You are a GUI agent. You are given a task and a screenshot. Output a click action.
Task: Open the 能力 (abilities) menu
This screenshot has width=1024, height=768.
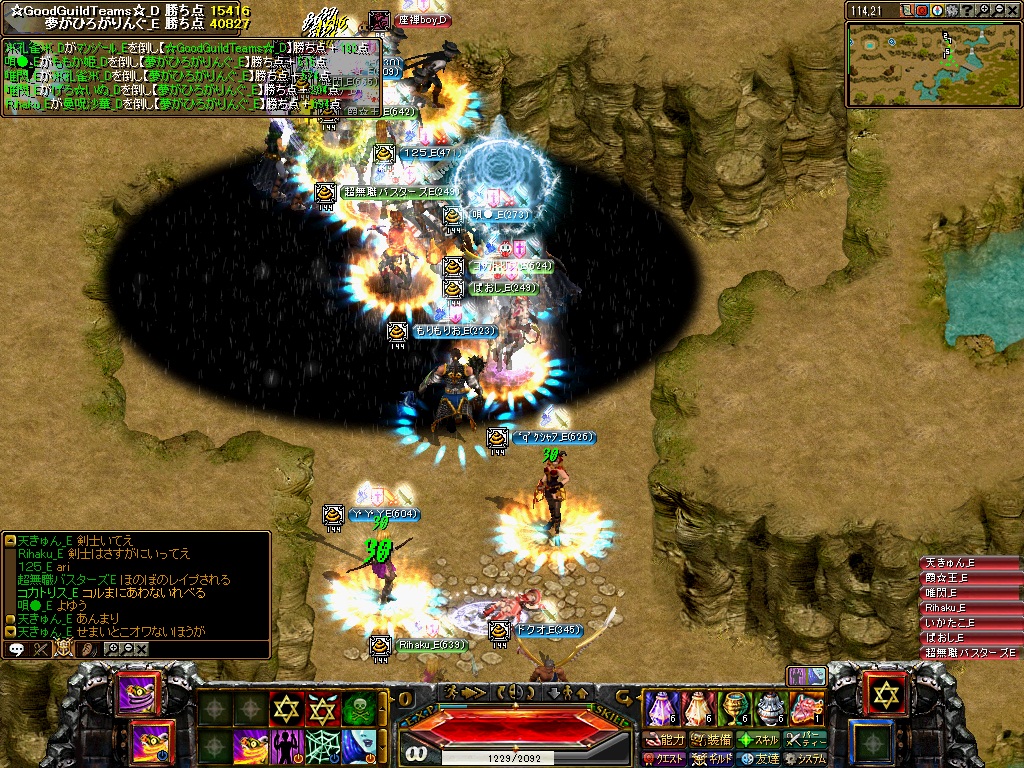(665, 740)
